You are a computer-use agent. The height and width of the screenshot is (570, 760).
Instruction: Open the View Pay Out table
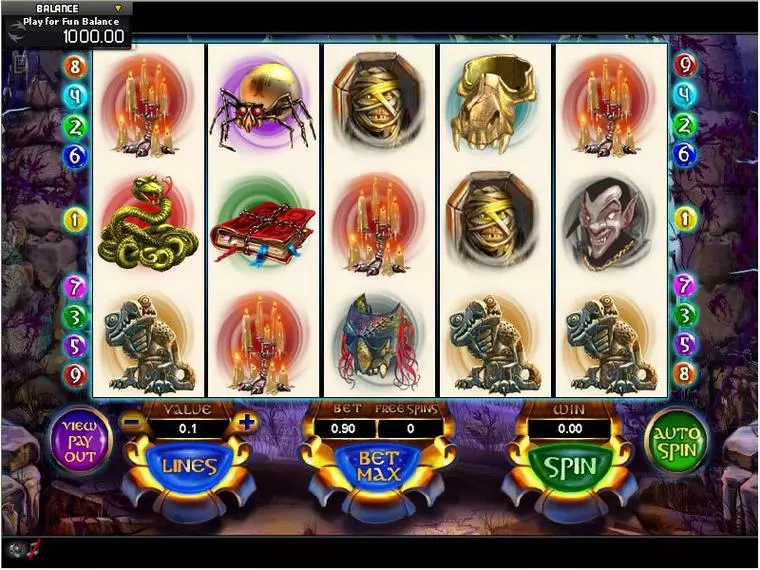(80, 440)
